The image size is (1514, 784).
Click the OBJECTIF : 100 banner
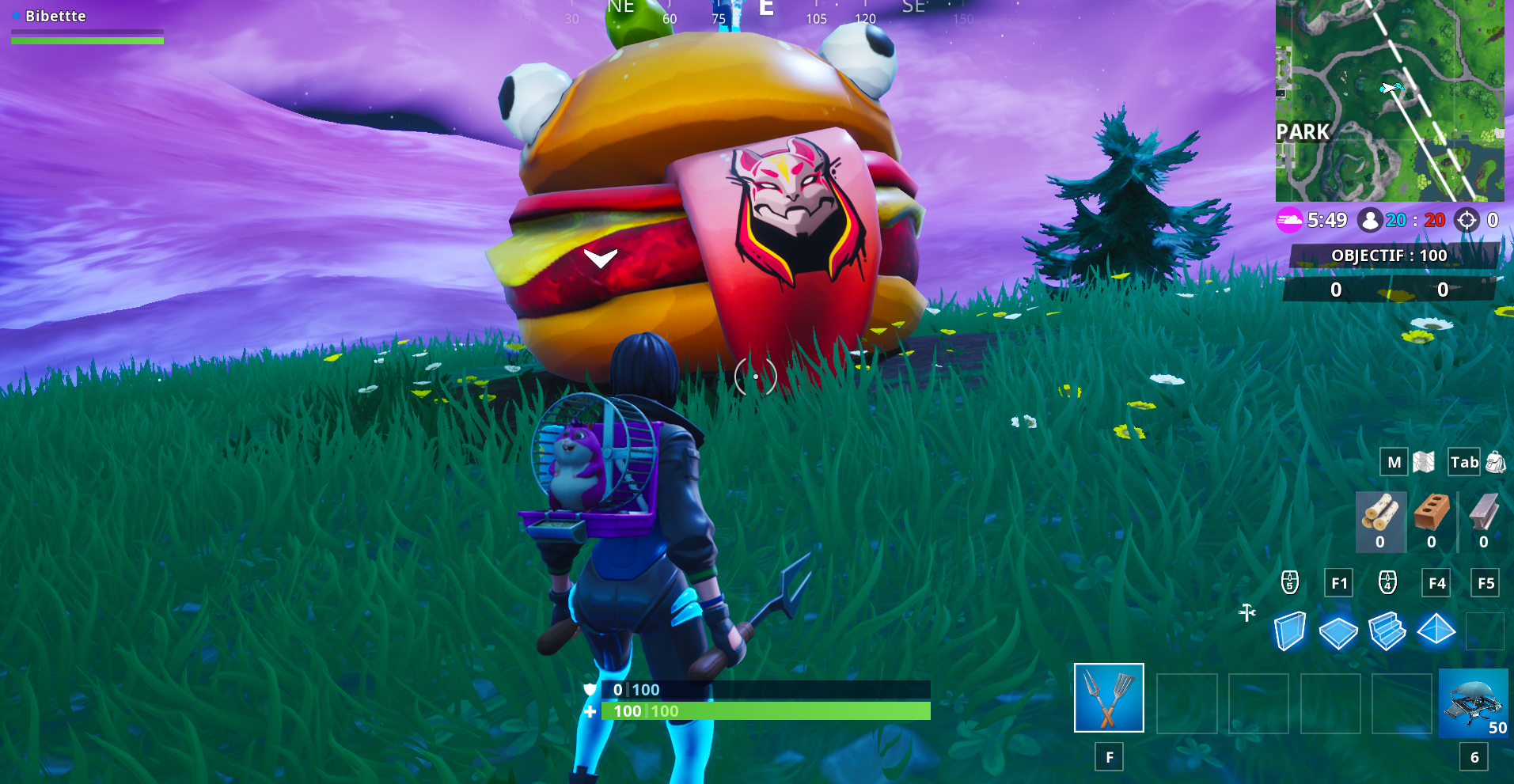click(x=1388, y=255)
